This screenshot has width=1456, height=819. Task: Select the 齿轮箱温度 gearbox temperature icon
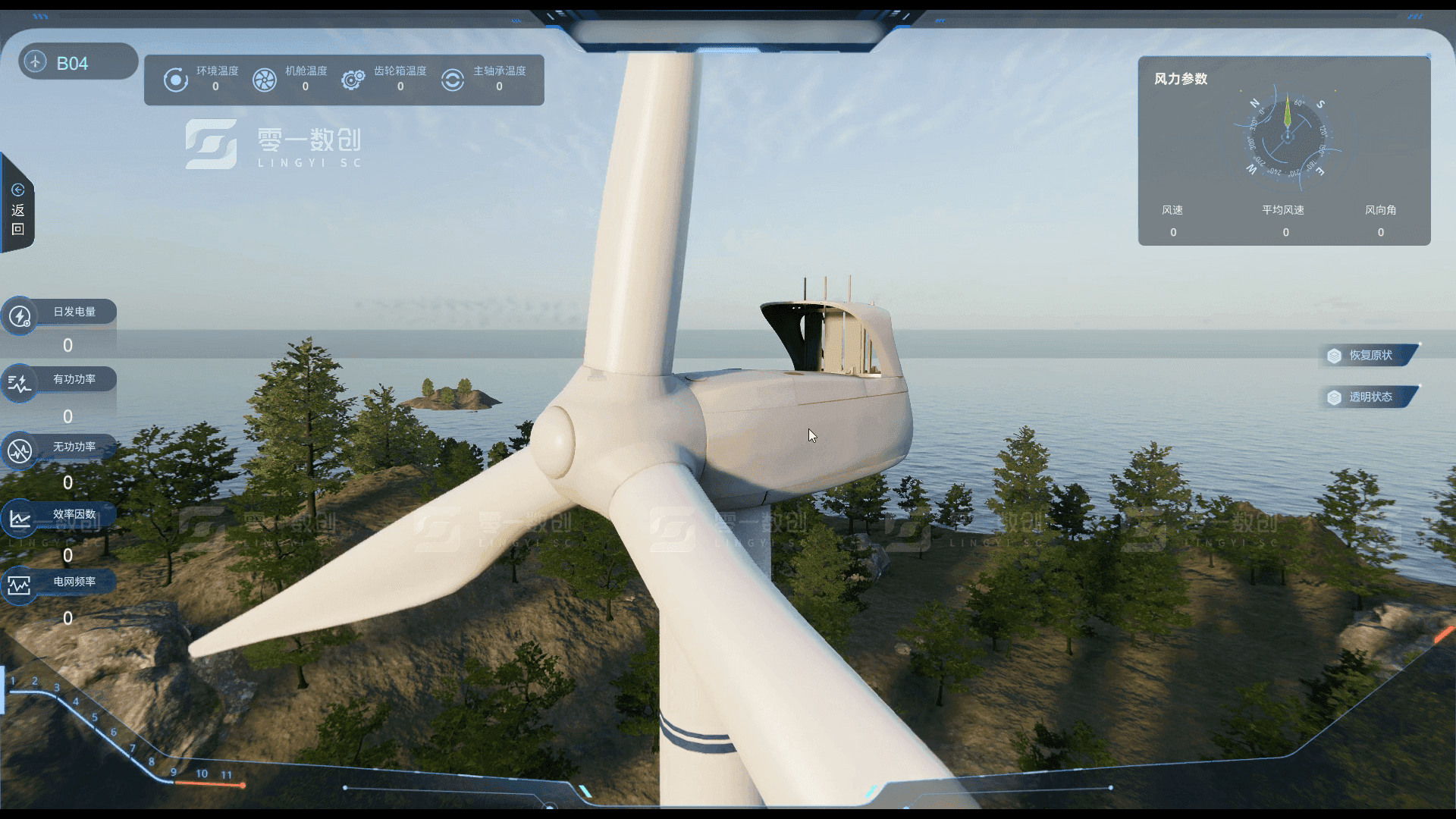tap(353, 80)
